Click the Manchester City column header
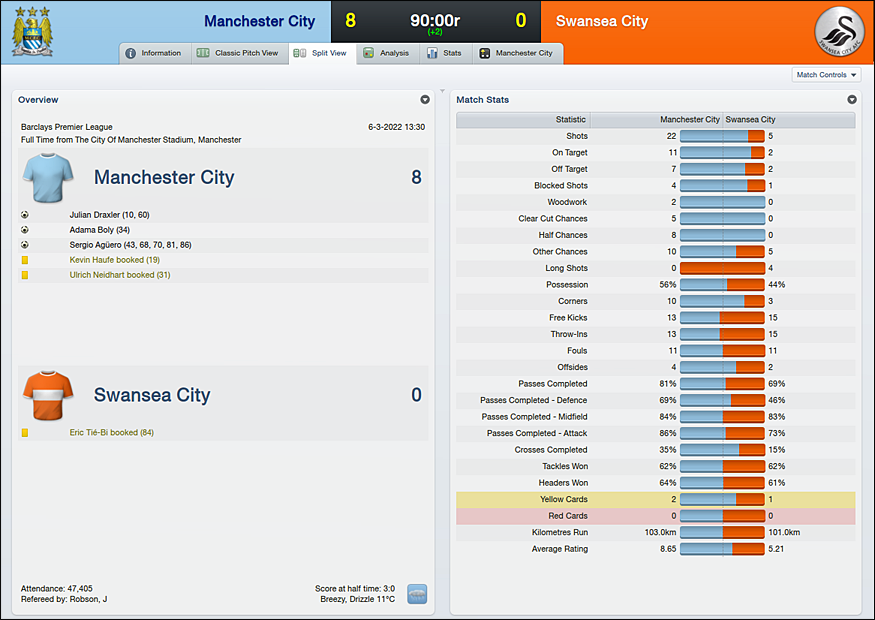The image size is (875, 620). pos(689,120)
